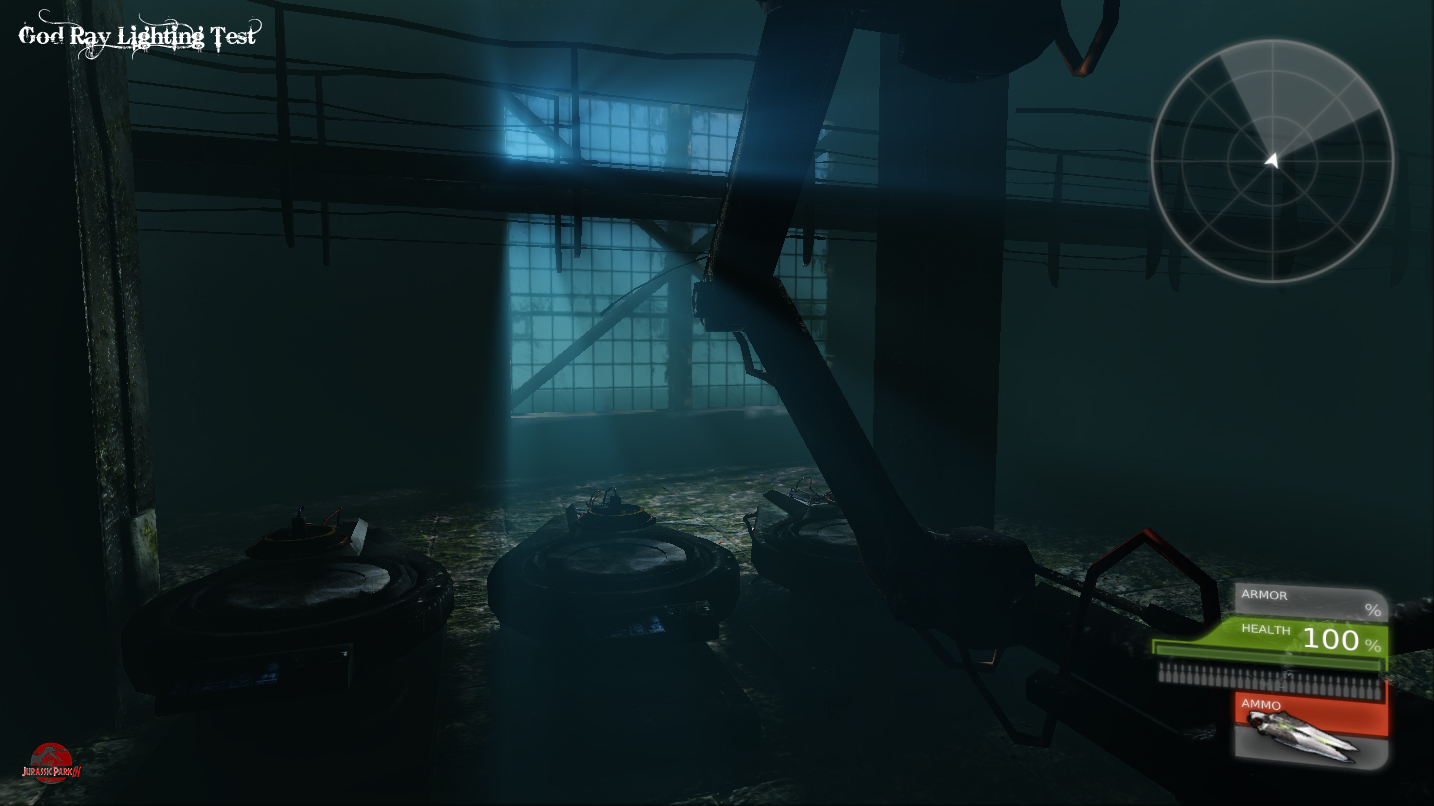Click the player direction arrow on the radar

1273,158
